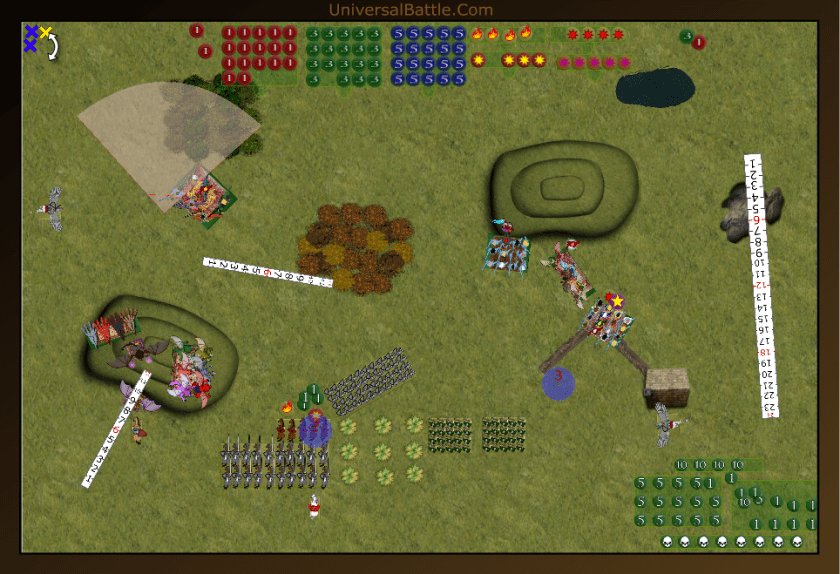Image resolution: width=840 pixels, height=574 pixels.
Task: Select the long vertical 23-inch measuring ruler
Action: pos(762,285)
